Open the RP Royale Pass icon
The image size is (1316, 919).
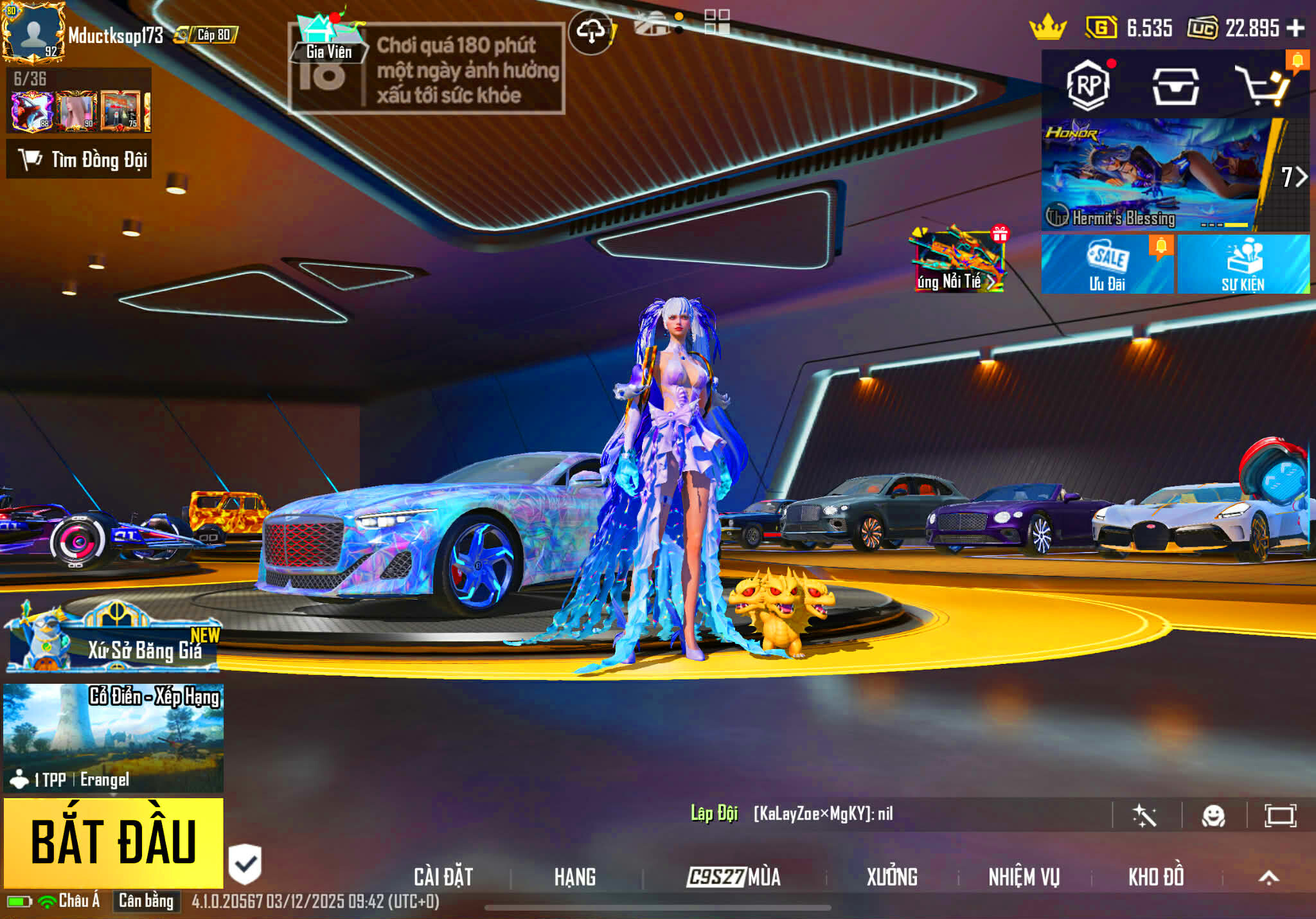click(1088, 85)
